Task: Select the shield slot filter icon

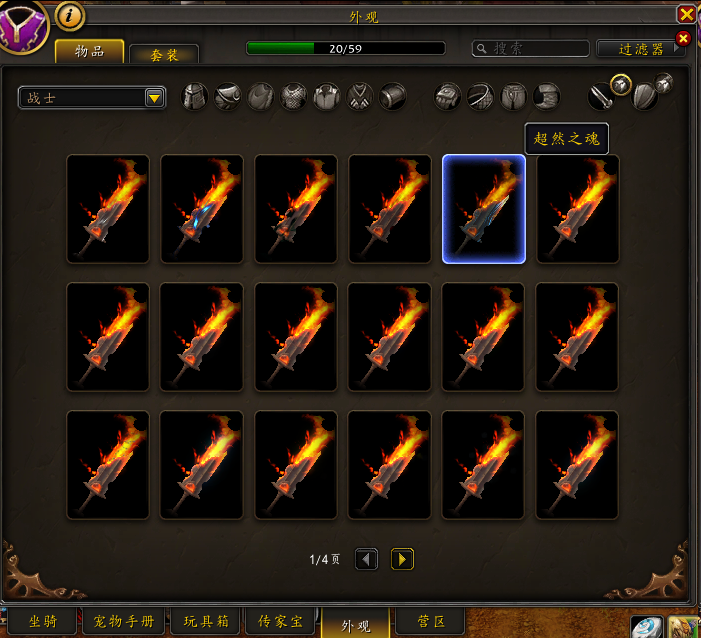Action: (646, 96)
